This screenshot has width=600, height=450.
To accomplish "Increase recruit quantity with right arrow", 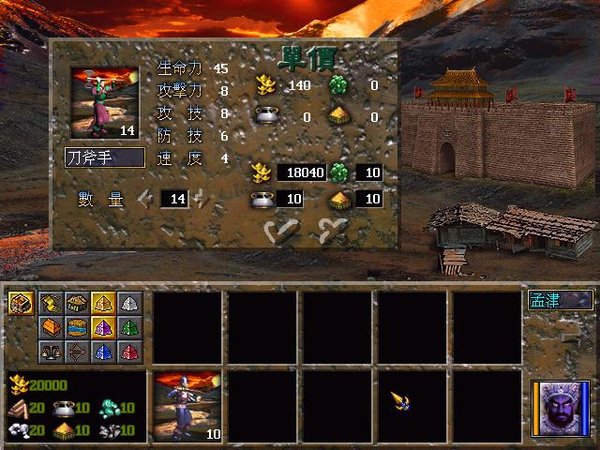I will pos(201,198).
